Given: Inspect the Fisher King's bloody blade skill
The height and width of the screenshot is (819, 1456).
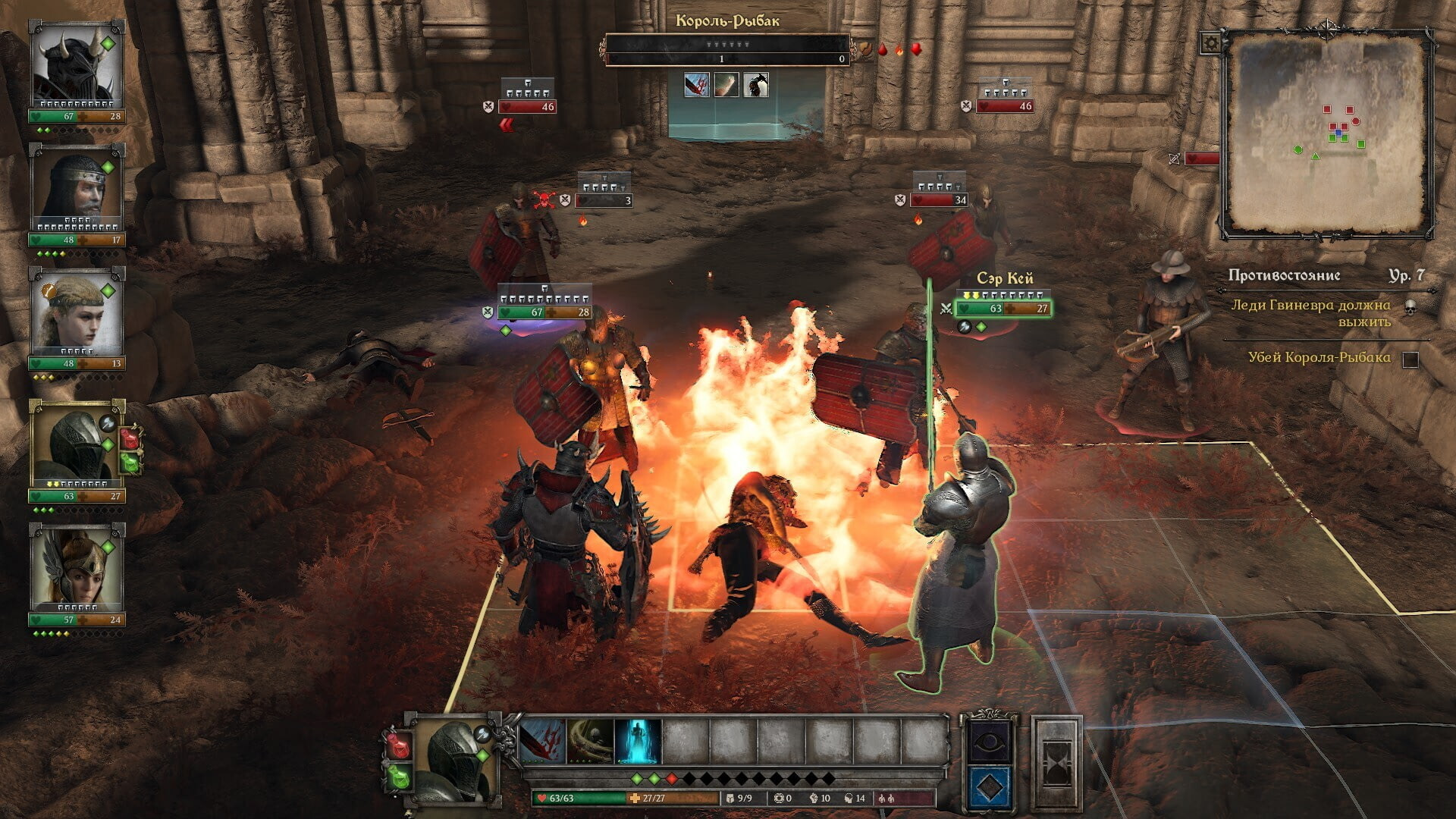Looking at the screenshot, I should [x=696, y=85].
